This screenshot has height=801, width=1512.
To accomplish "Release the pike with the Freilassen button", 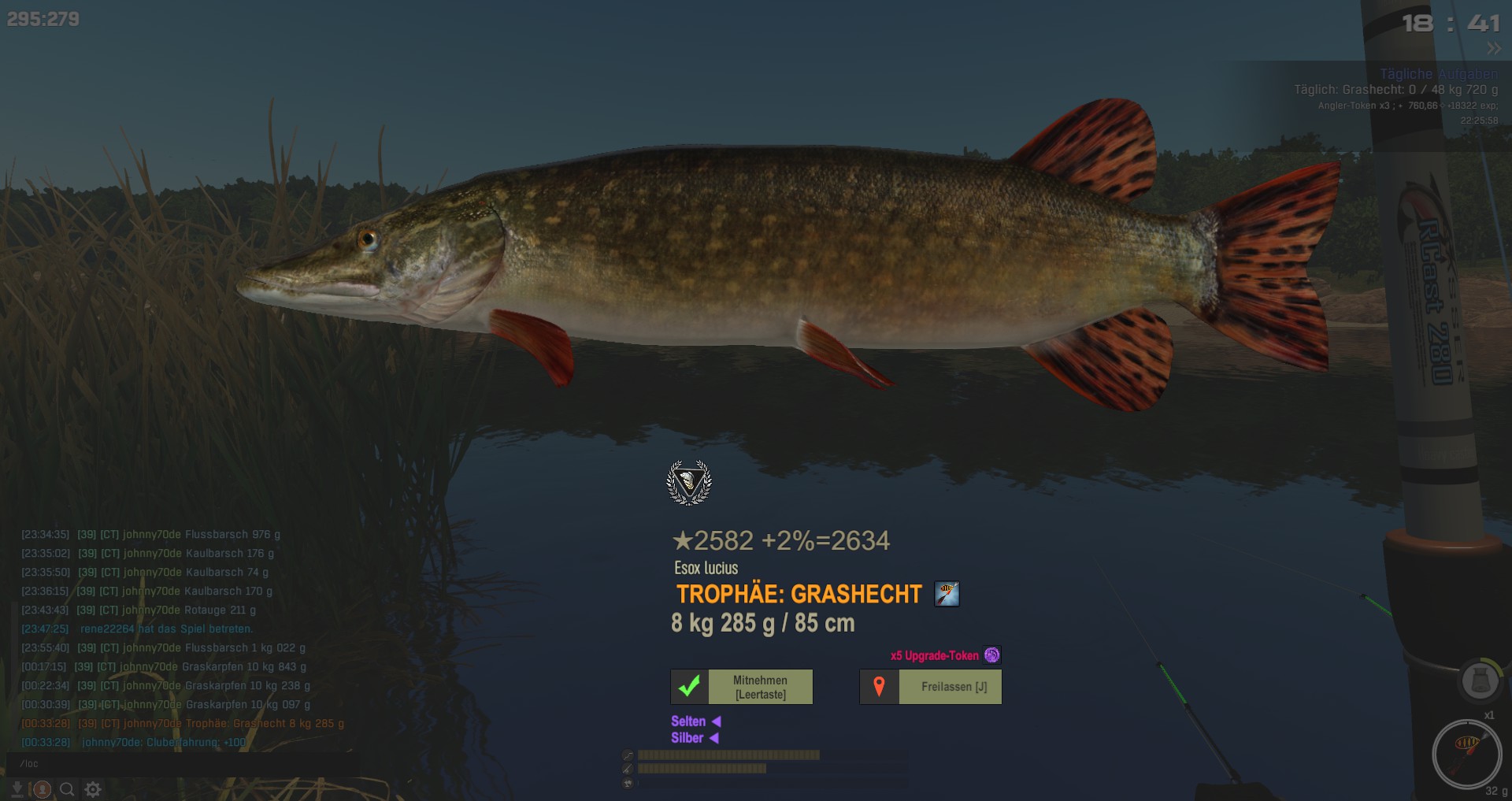I will [x=931, y=687].
